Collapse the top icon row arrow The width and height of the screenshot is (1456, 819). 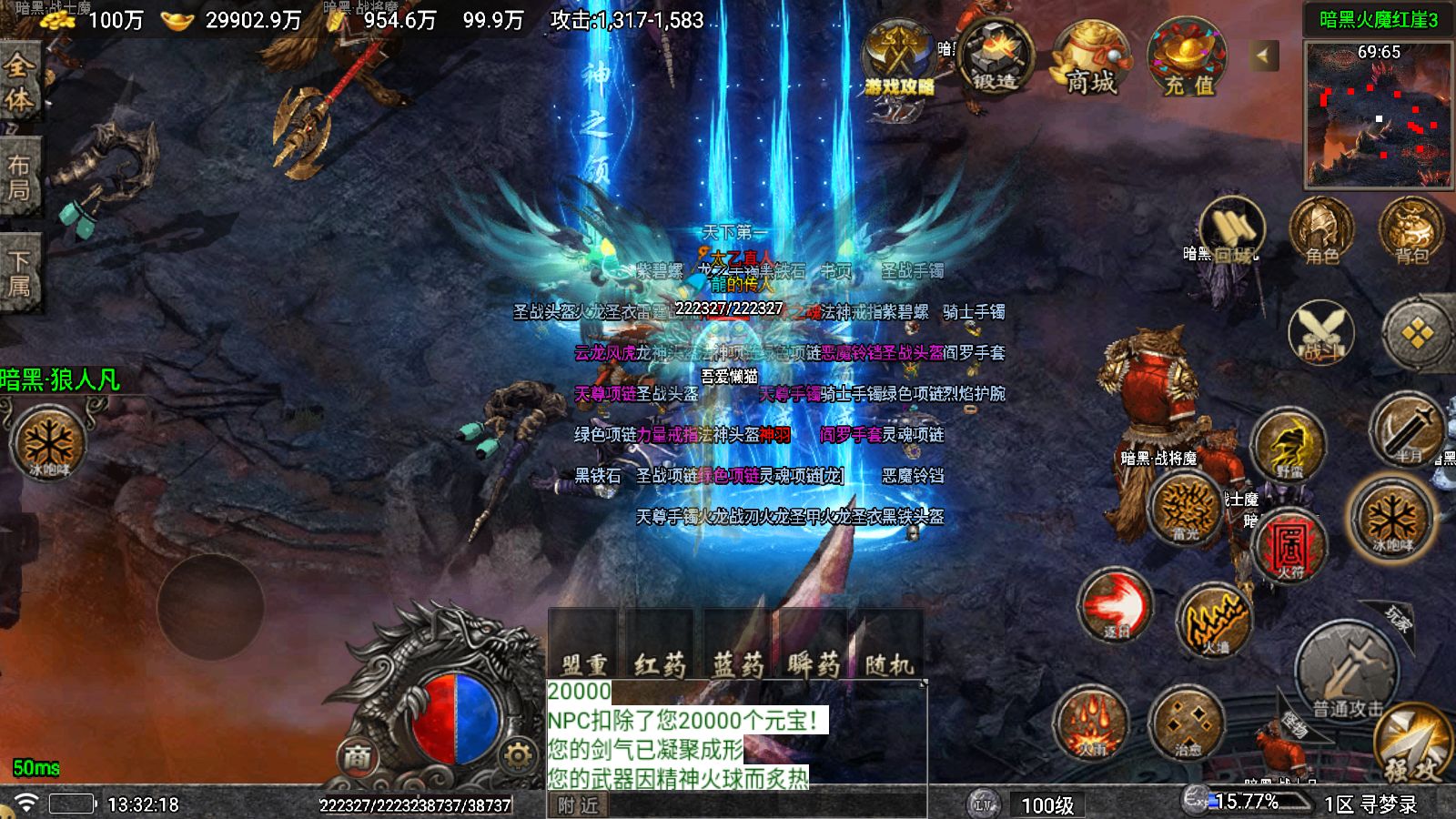point(1263,56)
